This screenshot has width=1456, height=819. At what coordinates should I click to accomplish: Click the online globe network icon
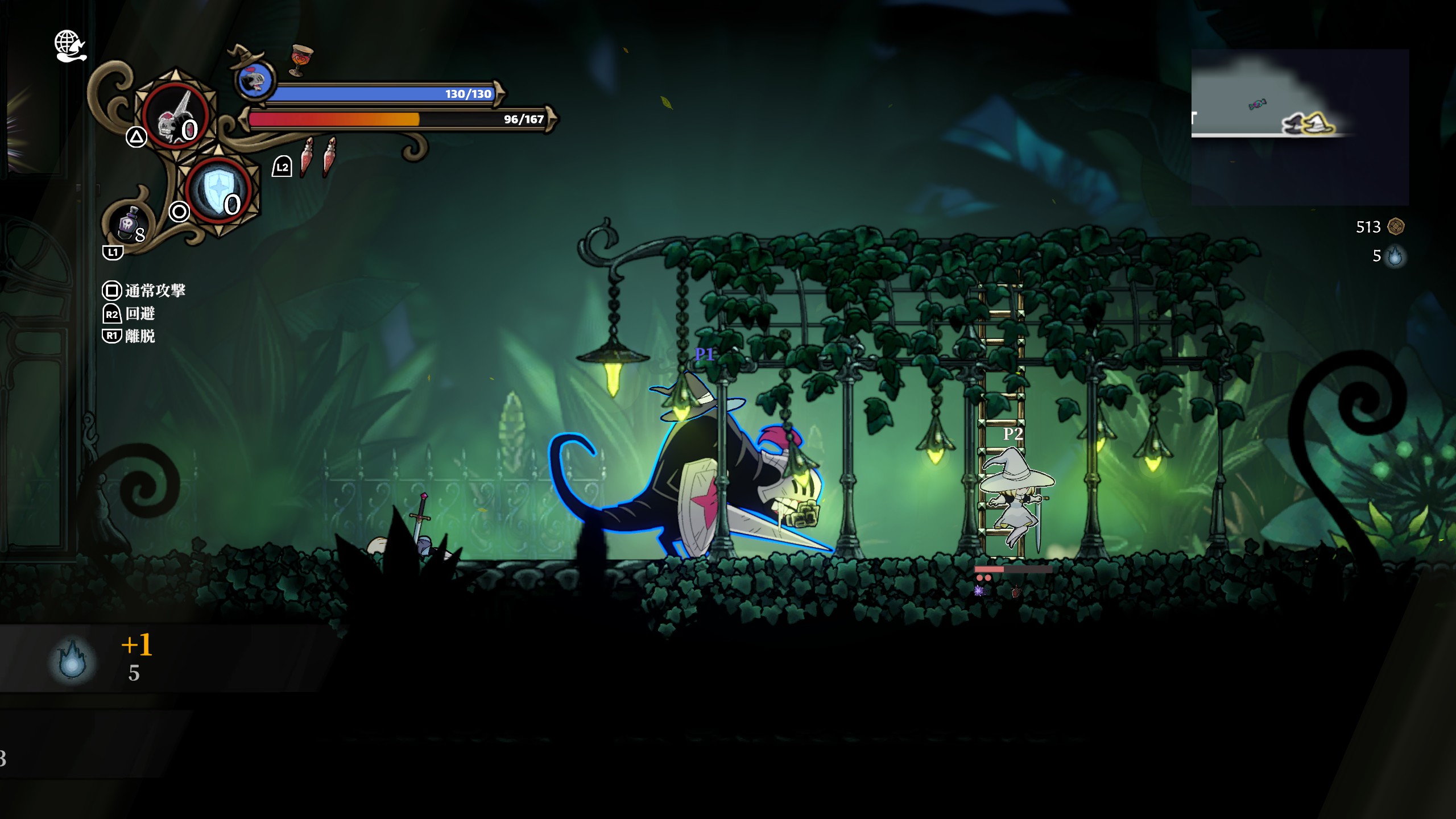pyautogui.click(x=69, y=45)
